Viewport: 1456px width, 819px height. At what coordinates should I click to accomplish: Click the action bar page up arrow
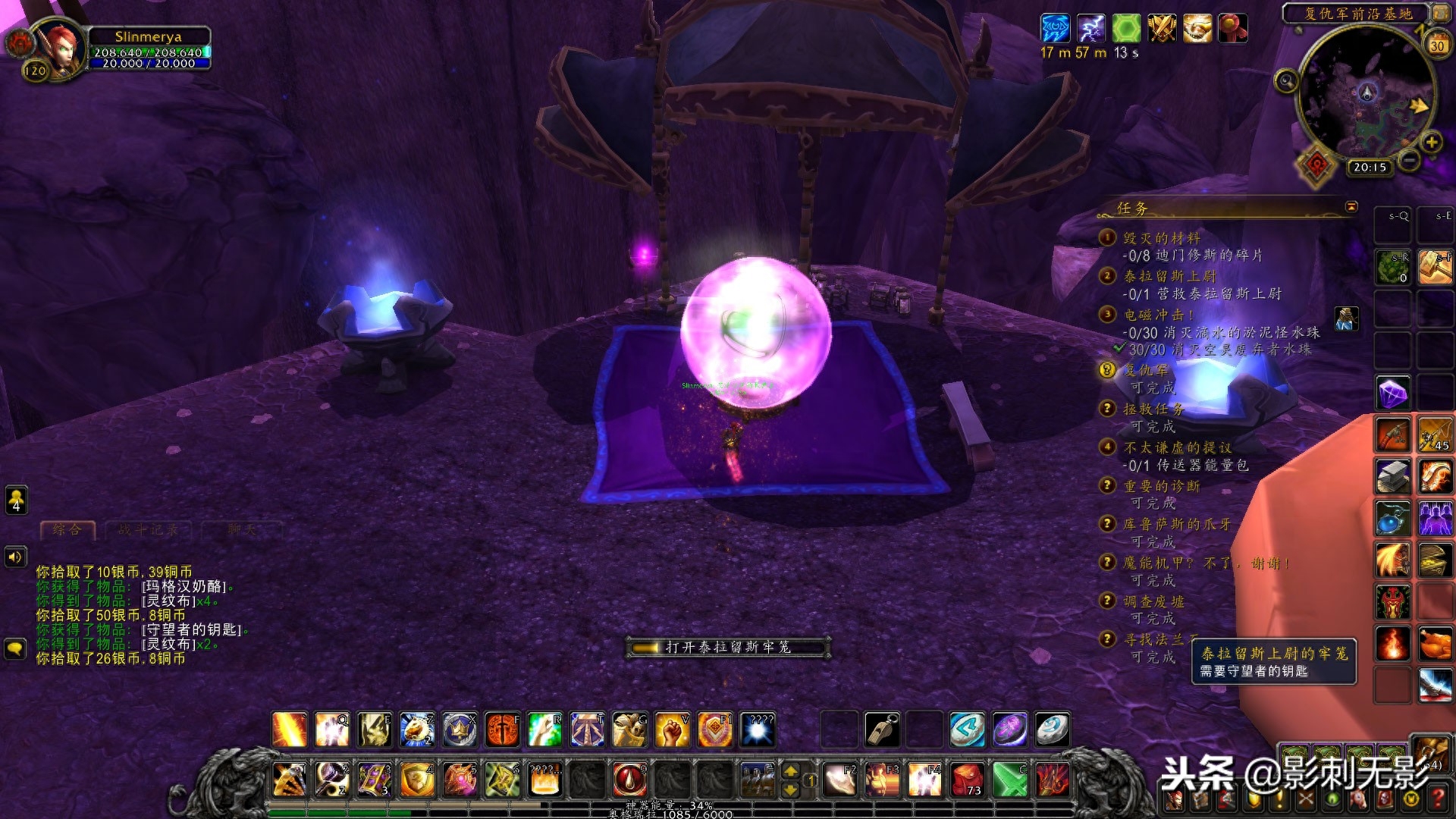click(x=790, y=771)
